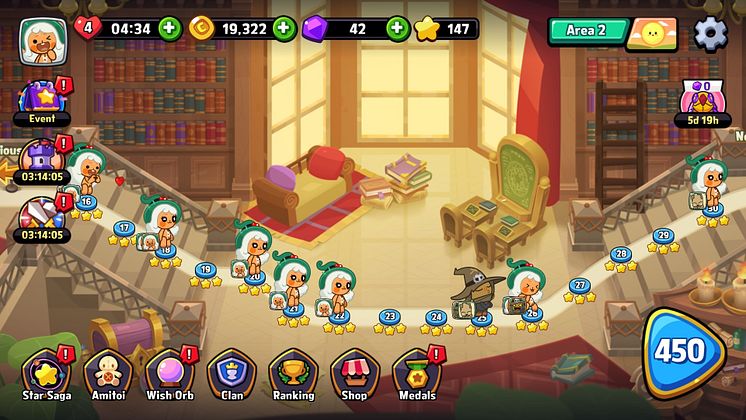Open the Shop
Screen dimensions: 746x420
[355, 374]
